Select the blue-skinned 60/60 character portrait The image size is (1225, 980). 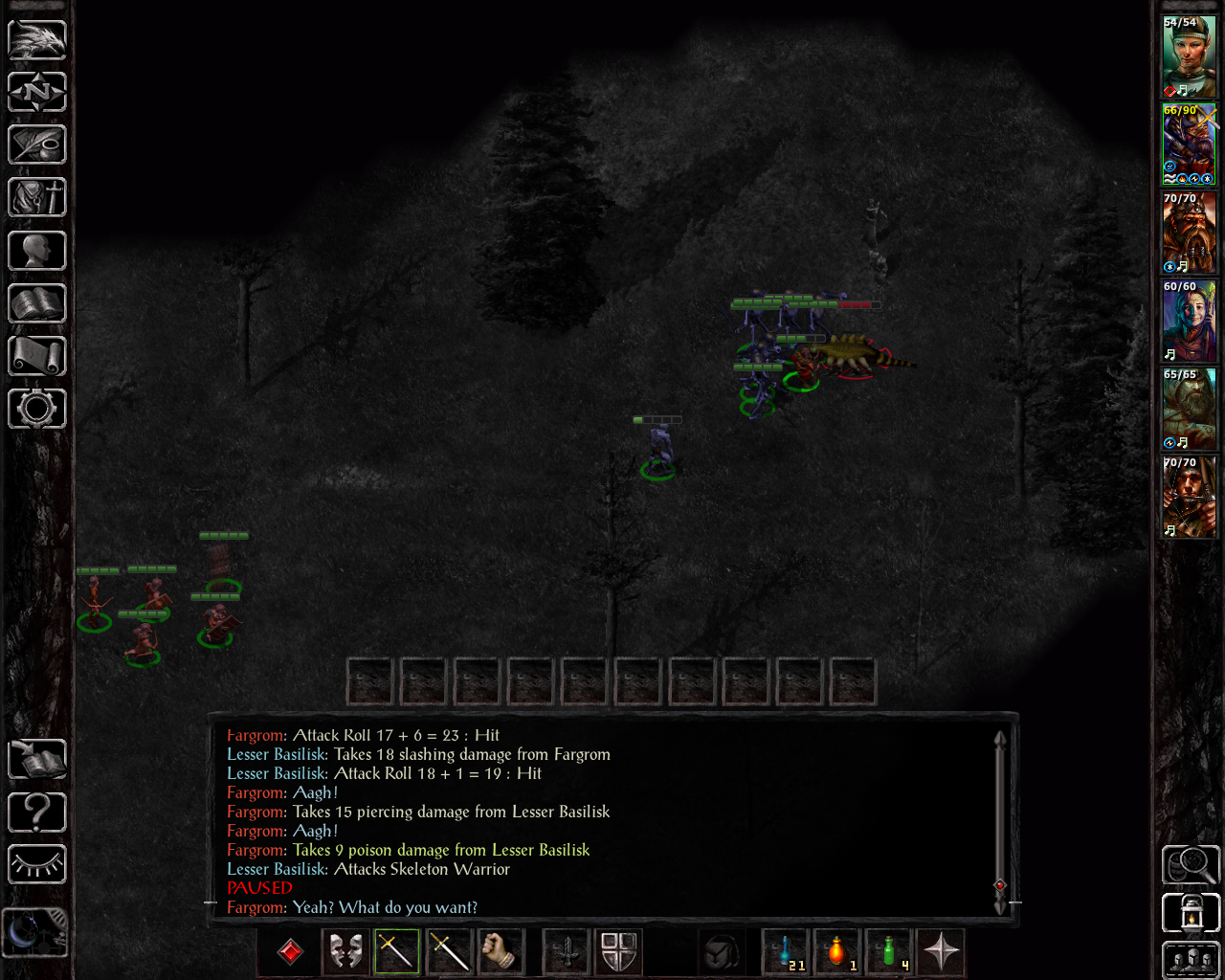[x=1189, y=321]
